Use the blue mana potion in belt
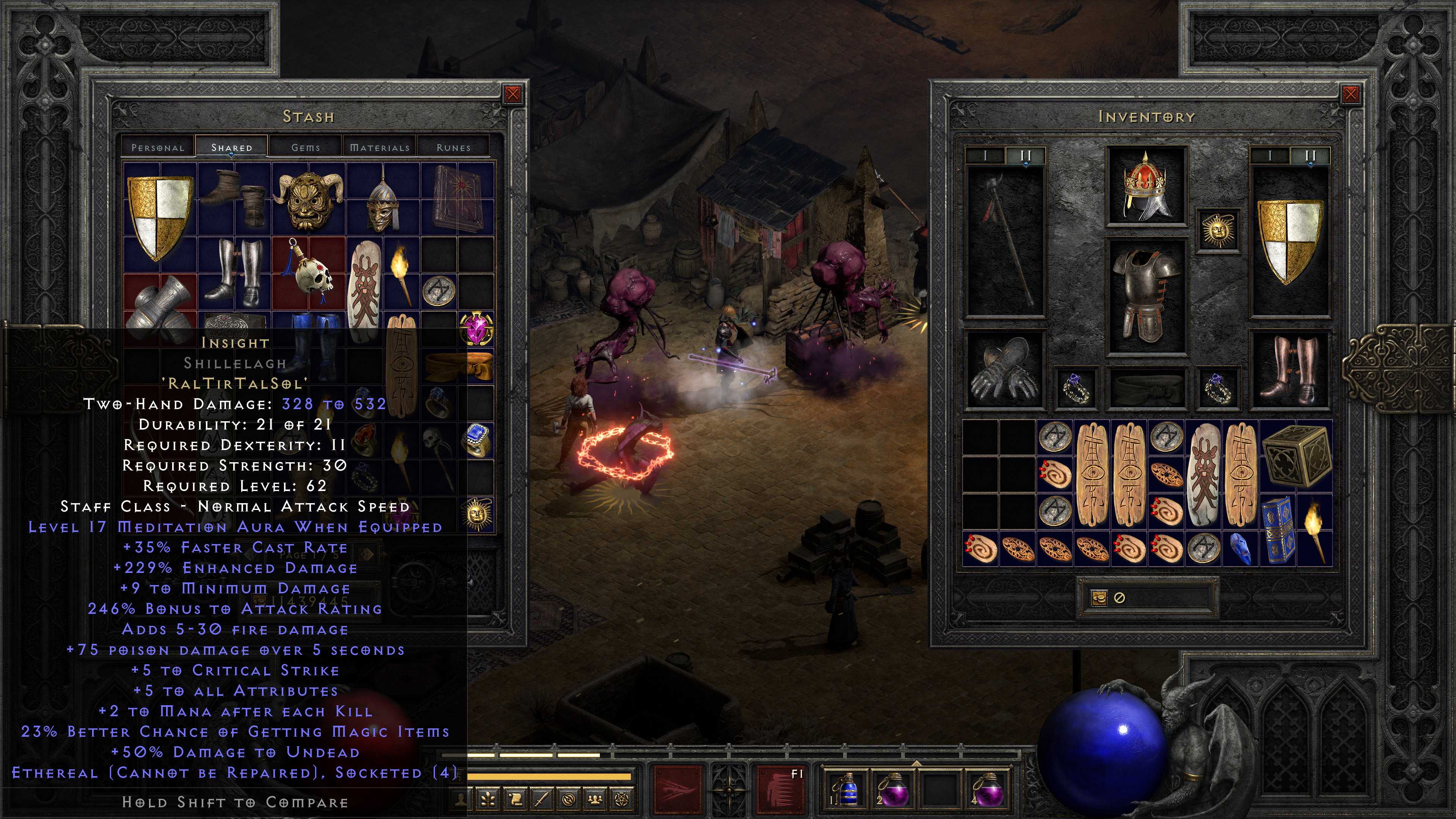Viewport: 1456px width, 819px height. [846, 789]
